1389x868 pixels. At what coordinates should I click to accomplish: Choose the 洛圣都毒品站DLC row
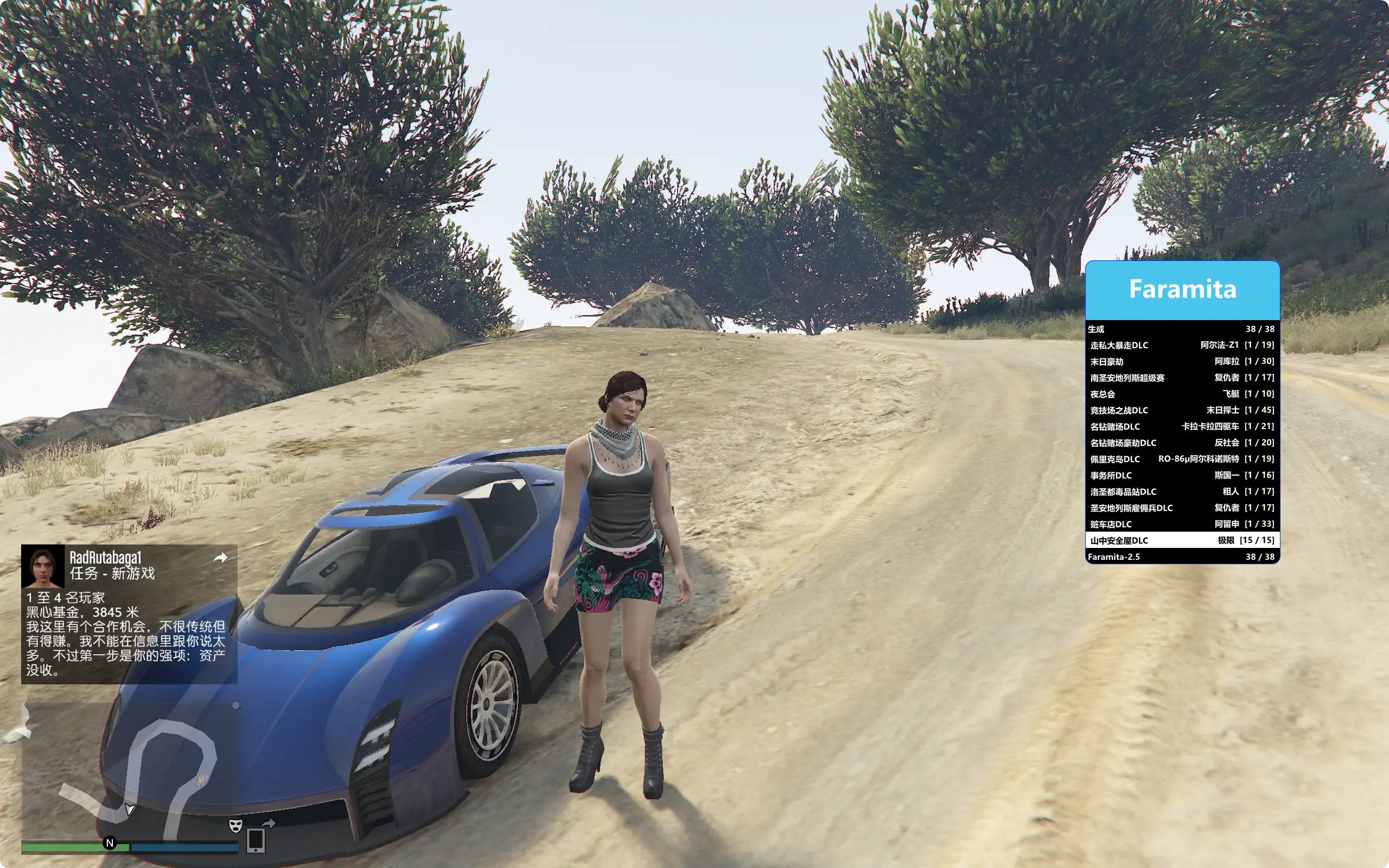tap(1182, 492)
